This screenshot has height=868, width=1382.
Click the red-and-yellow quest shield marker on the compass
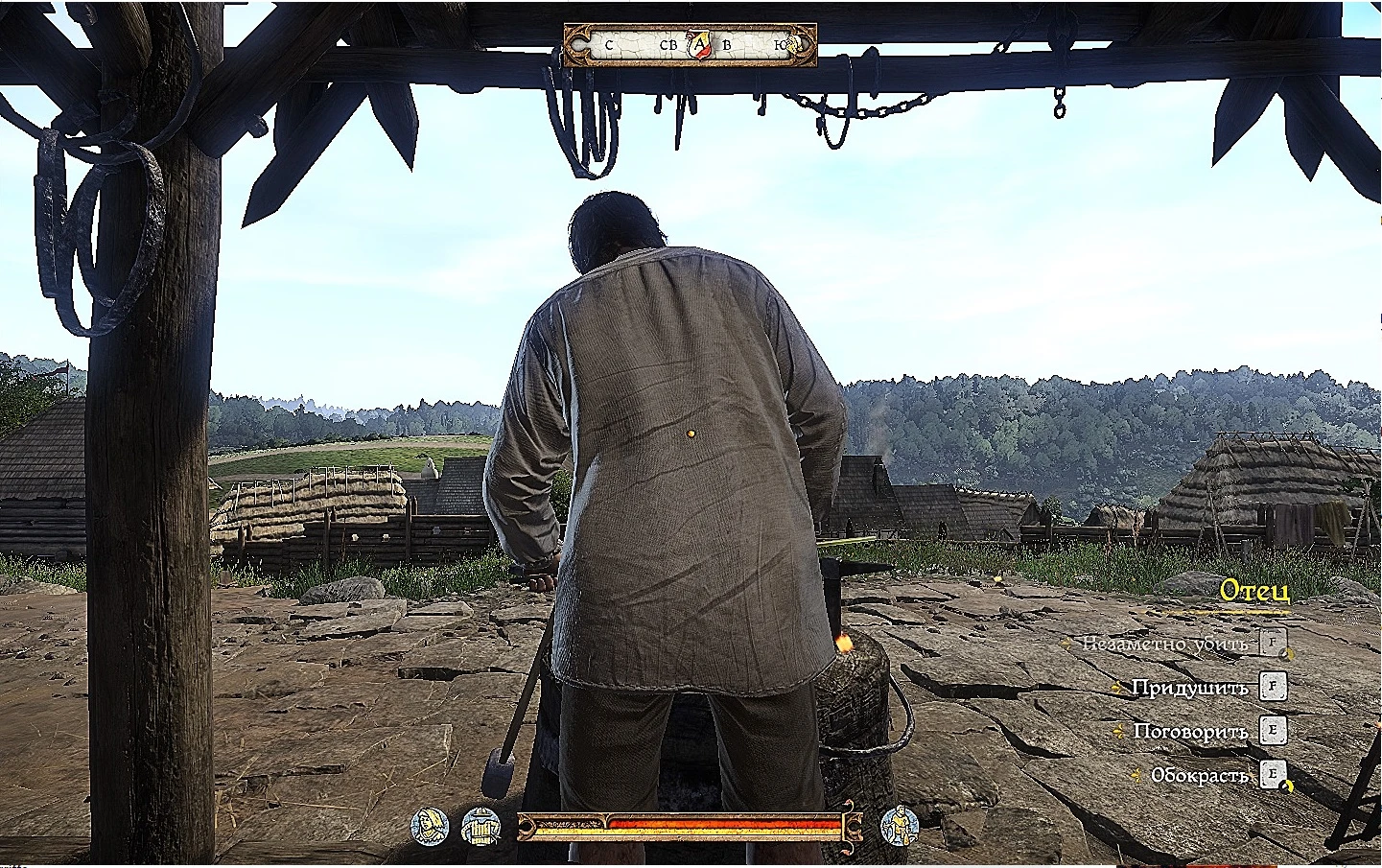[699, 44]
